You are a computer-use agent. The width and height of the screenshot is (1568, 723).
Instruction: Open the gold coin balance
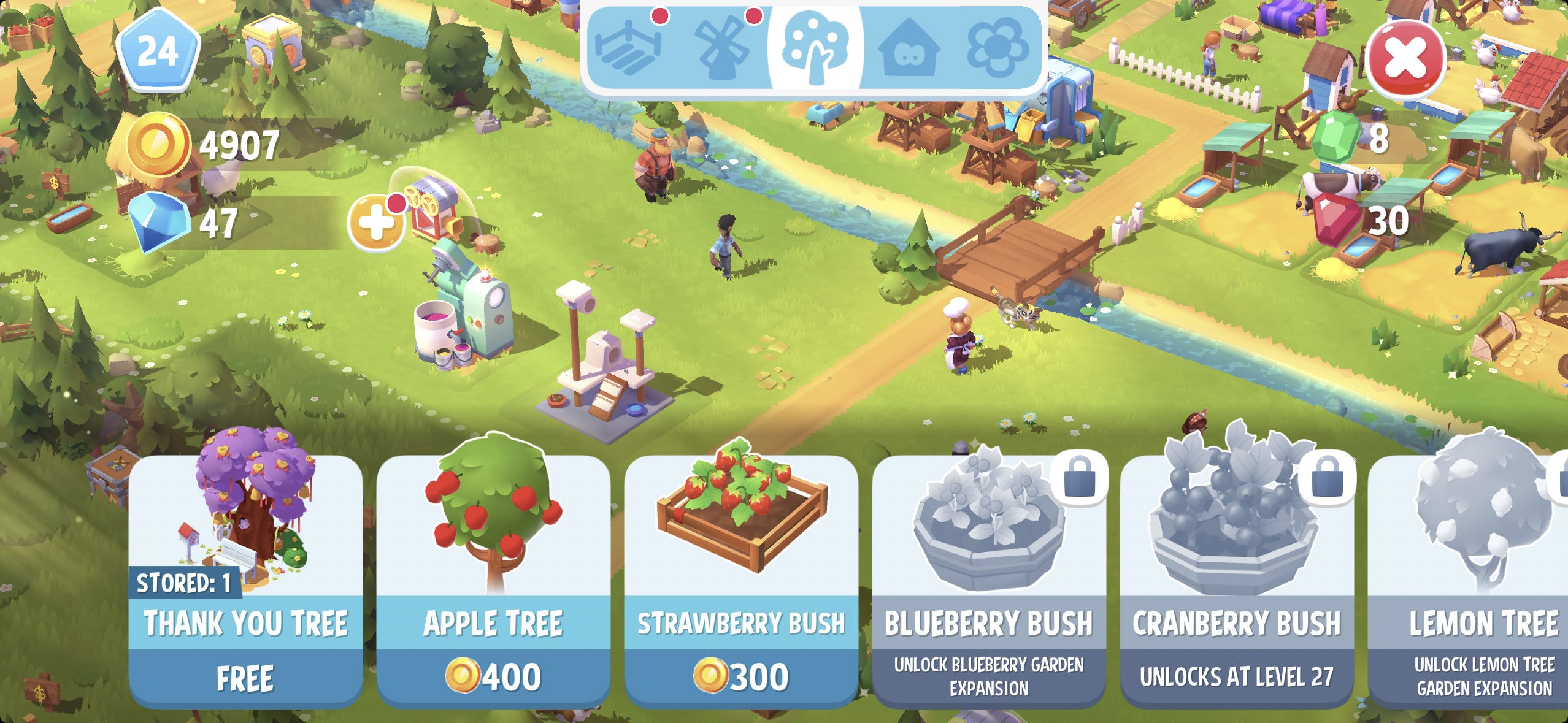[202, 145]
